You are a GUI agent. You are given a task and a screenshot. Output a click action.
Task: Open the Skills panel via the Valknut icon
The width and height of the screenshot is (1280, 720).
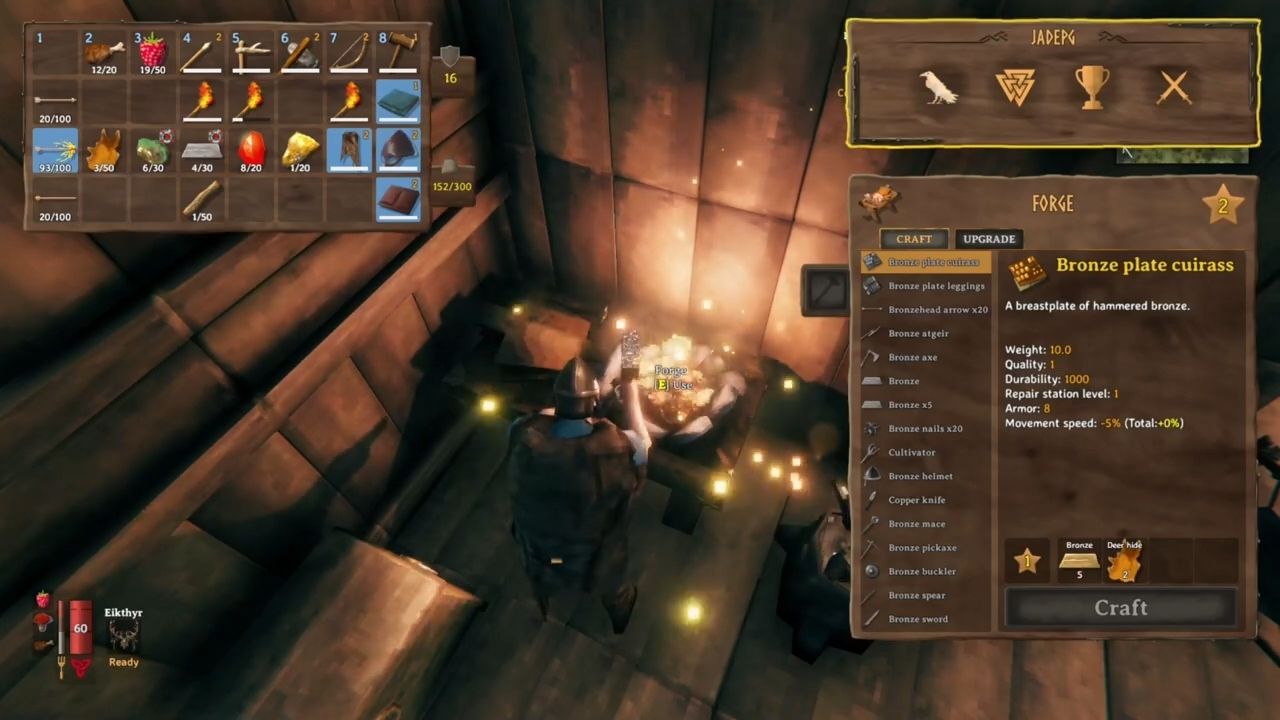[1016, 88]
